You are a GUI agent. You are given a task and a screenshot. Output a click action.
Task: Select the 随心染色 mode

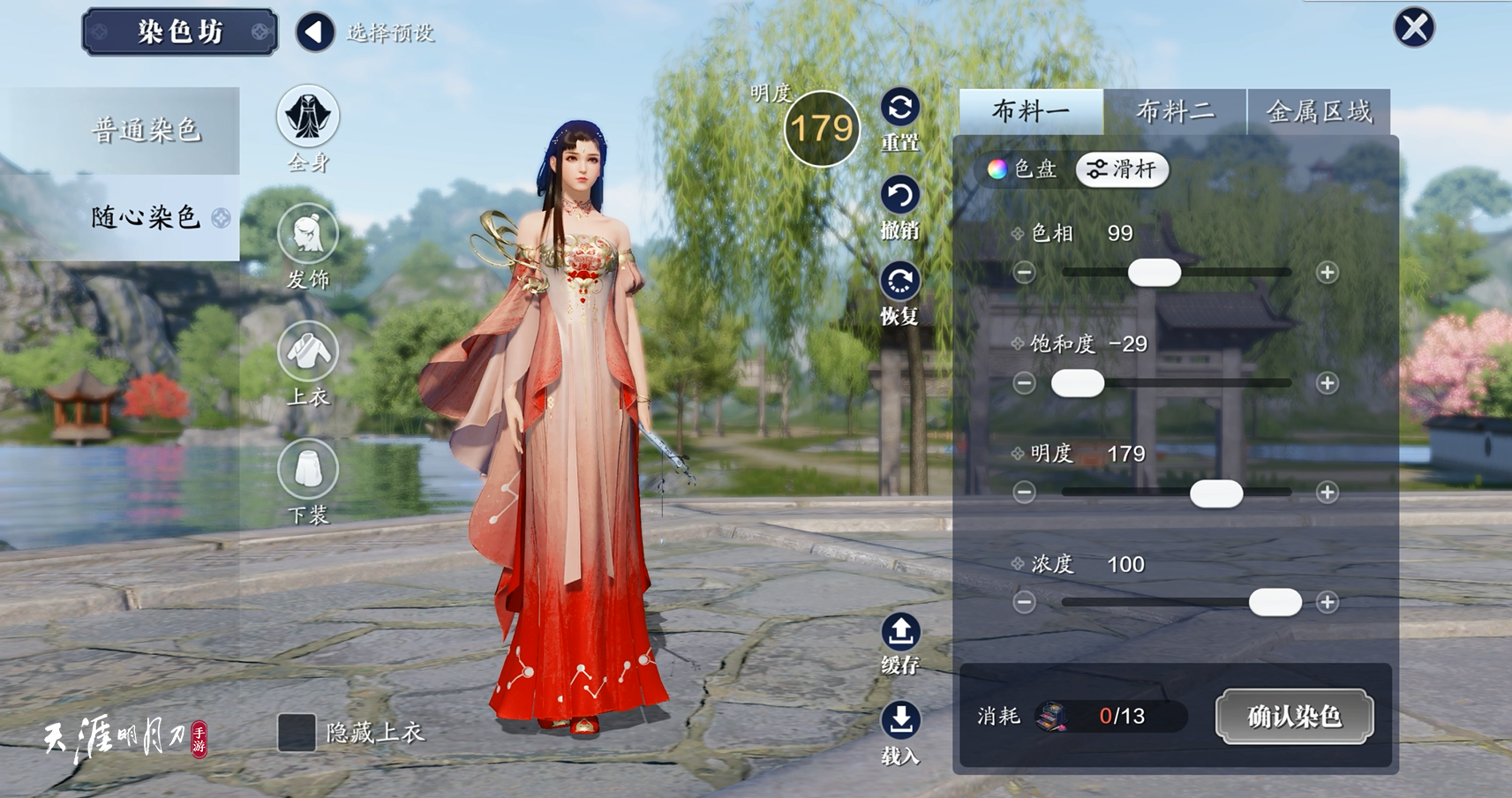pos(146,217)
